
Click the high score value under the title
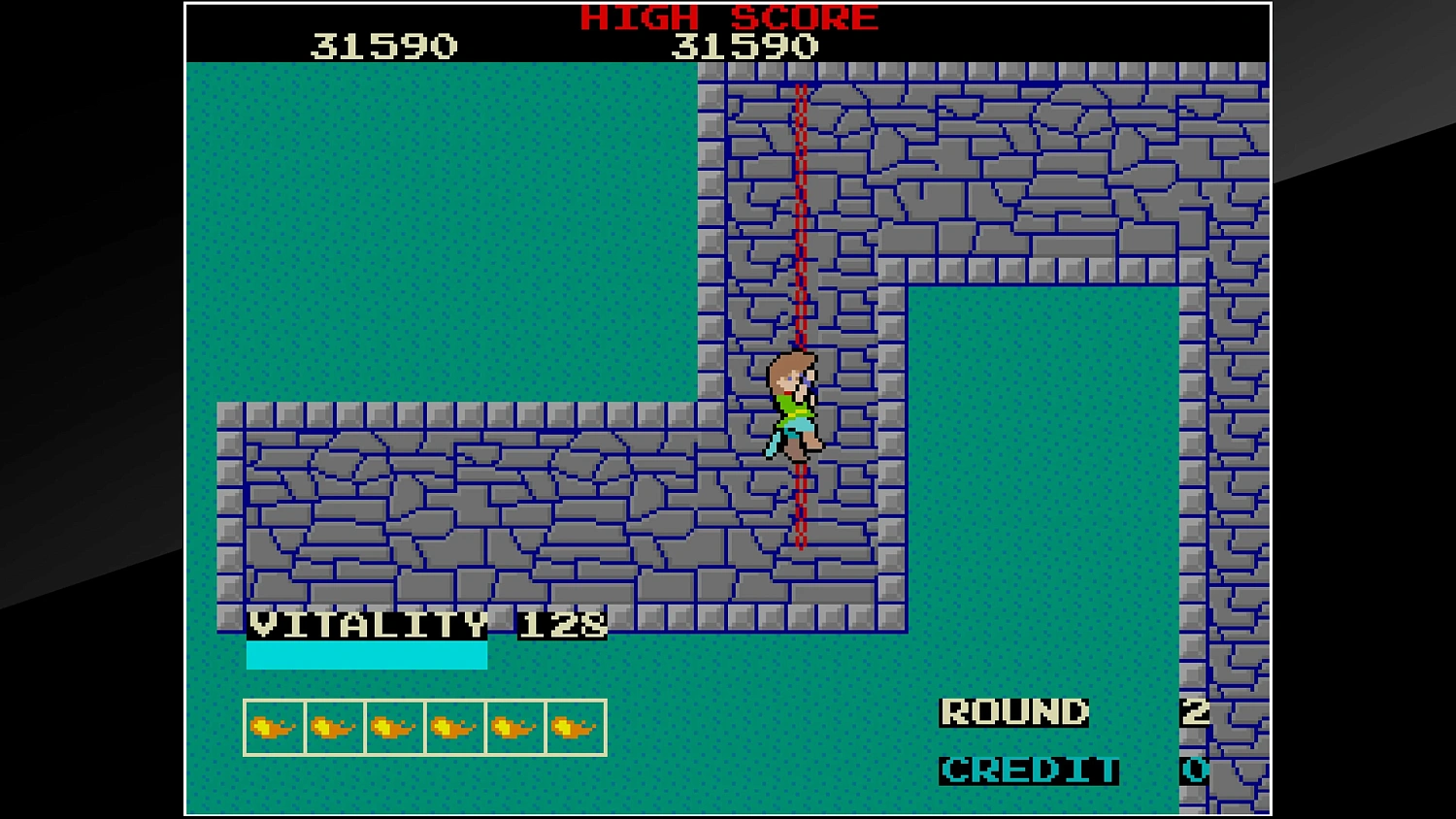pos(747,44)
